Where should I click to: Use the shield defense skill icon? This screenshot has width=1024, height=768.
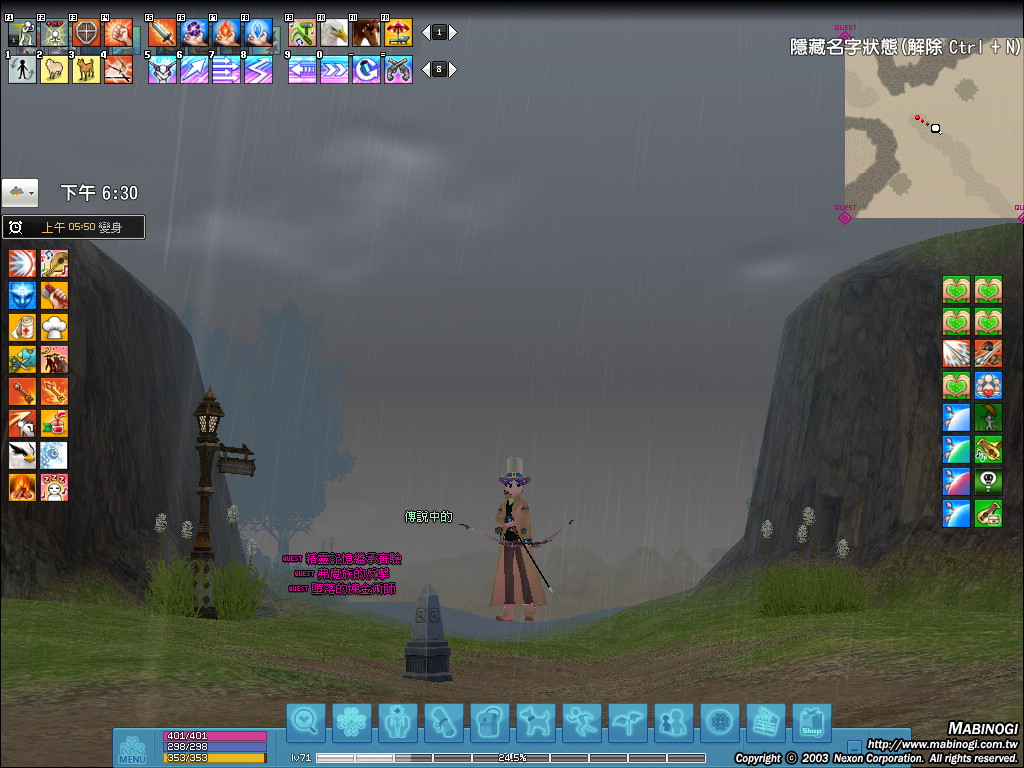point(87,33)
